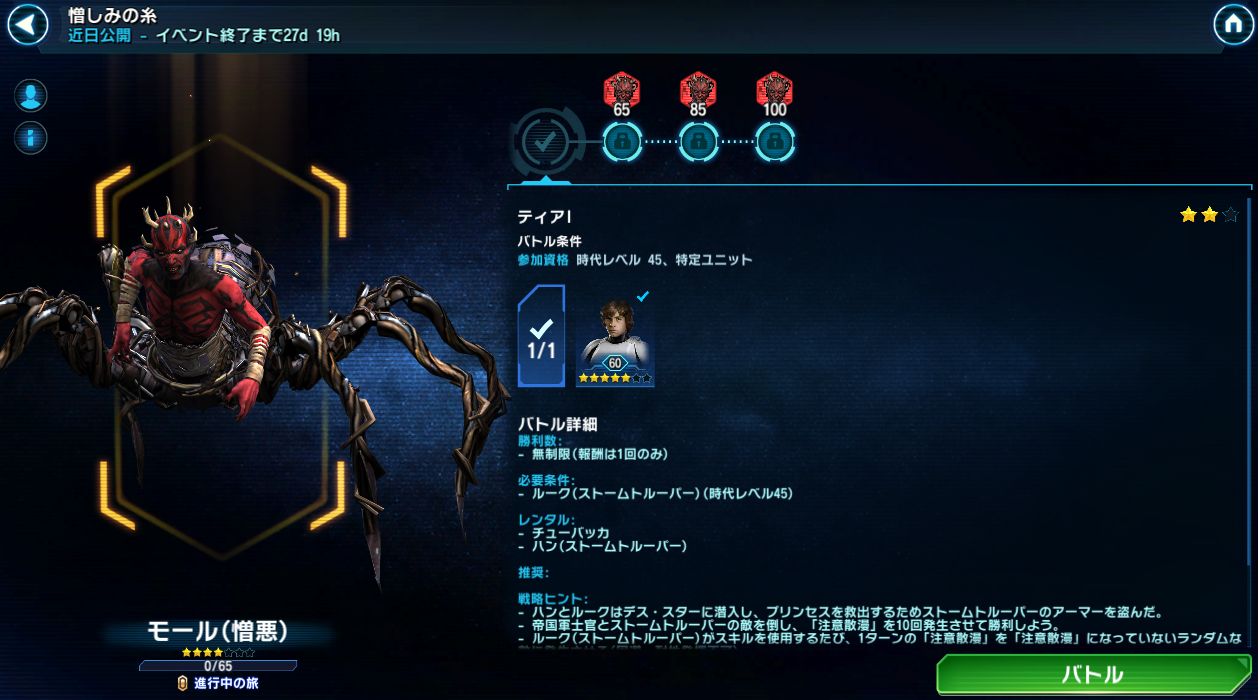Select the locked tier requiring 65 shards
This screenshot has height=700, width=1258.
click(622, 142)
